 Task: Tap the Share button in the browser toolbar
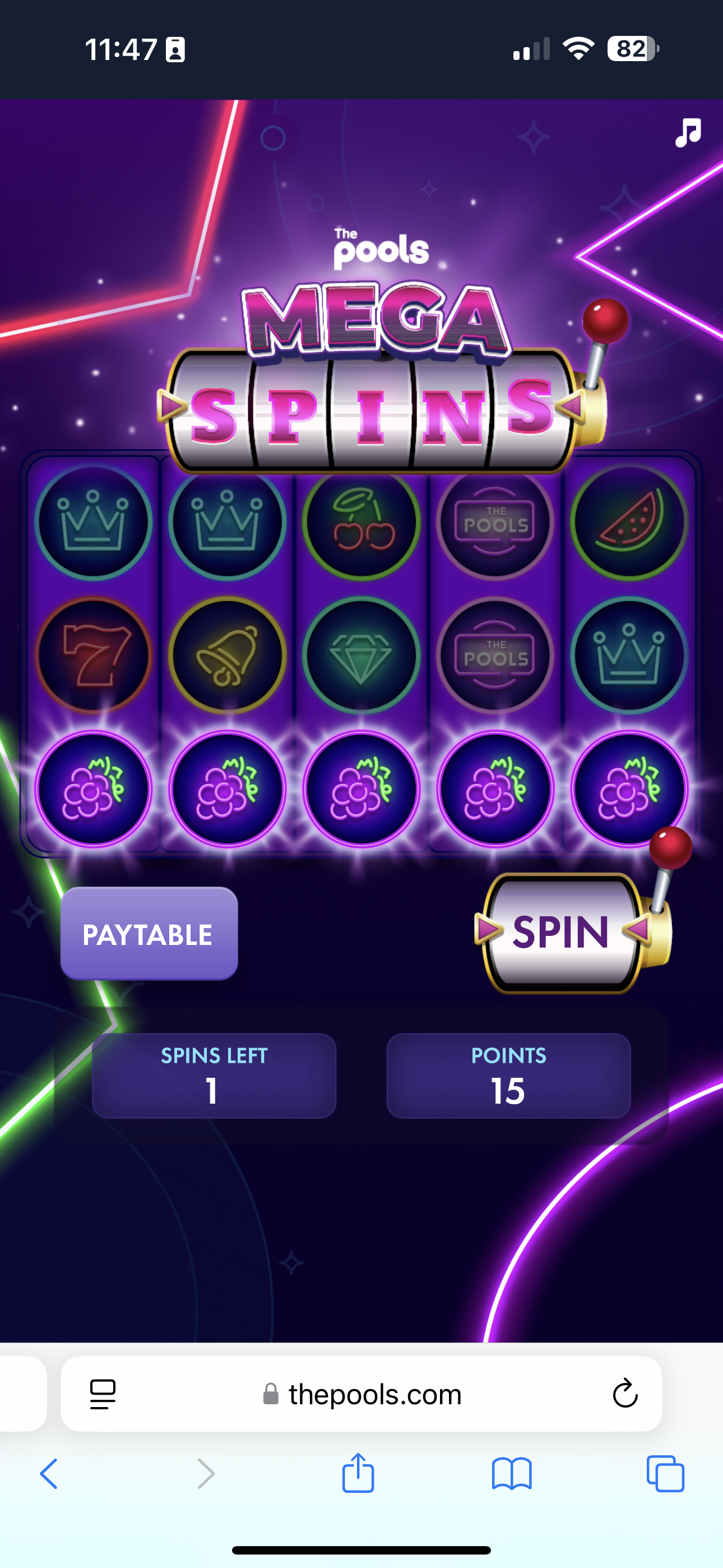tap(358, 1474)
